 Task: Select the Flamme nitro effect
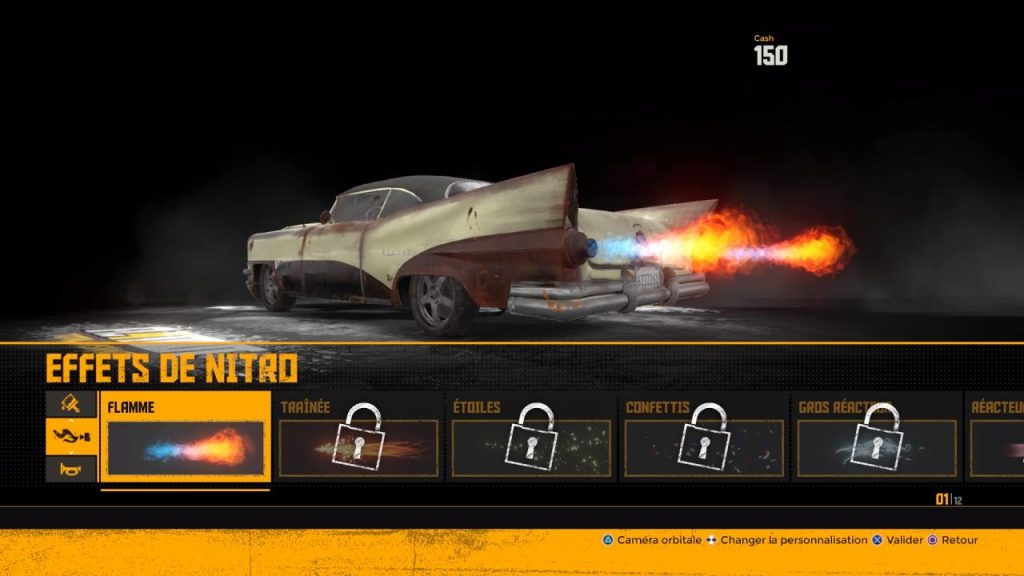[185, 438]
